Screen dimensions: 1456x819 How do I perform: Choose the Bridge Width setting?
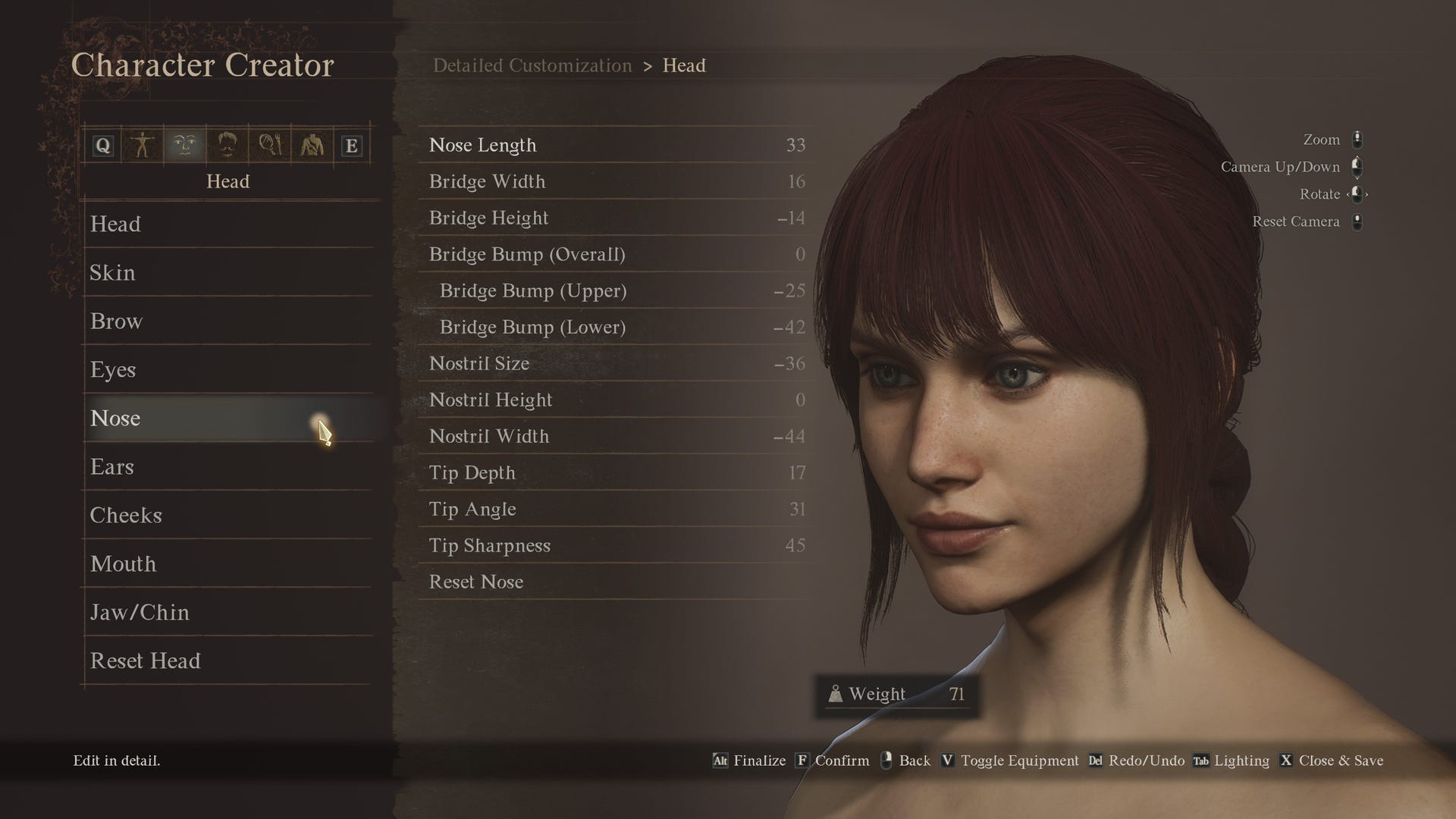pos(487,181)
